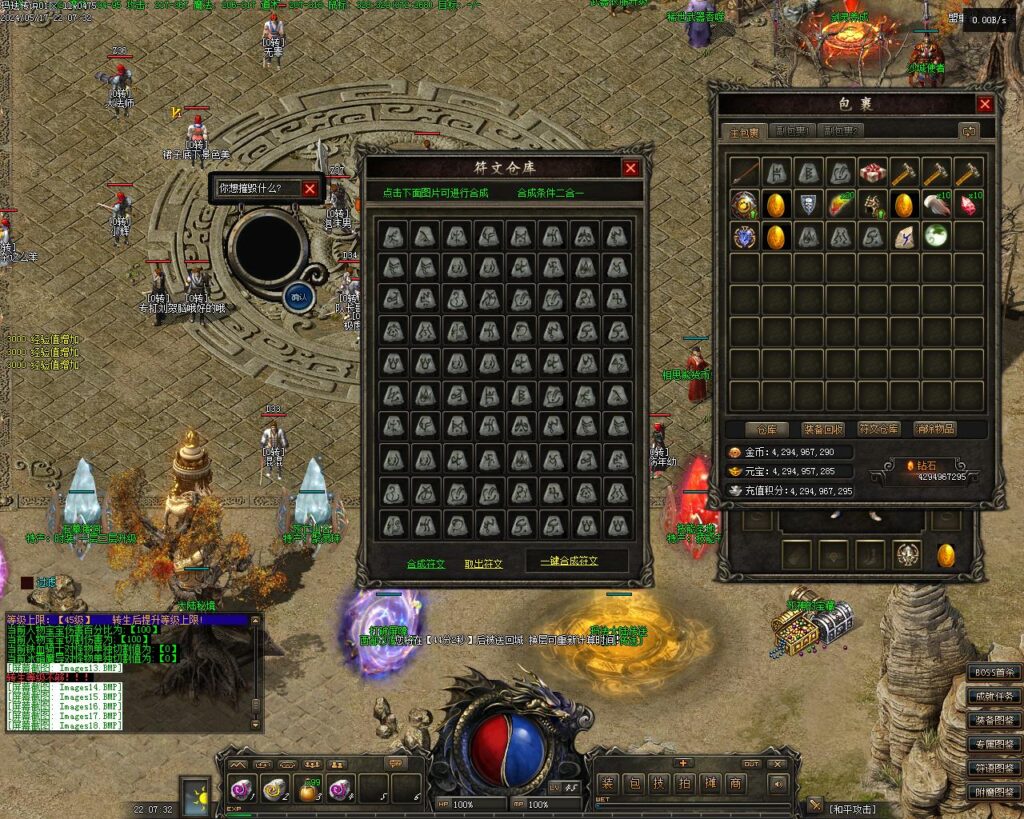Open the 成就任务 achievement quests menu
The width and height of the screenshot is (1024, 819).
point(994,696)
